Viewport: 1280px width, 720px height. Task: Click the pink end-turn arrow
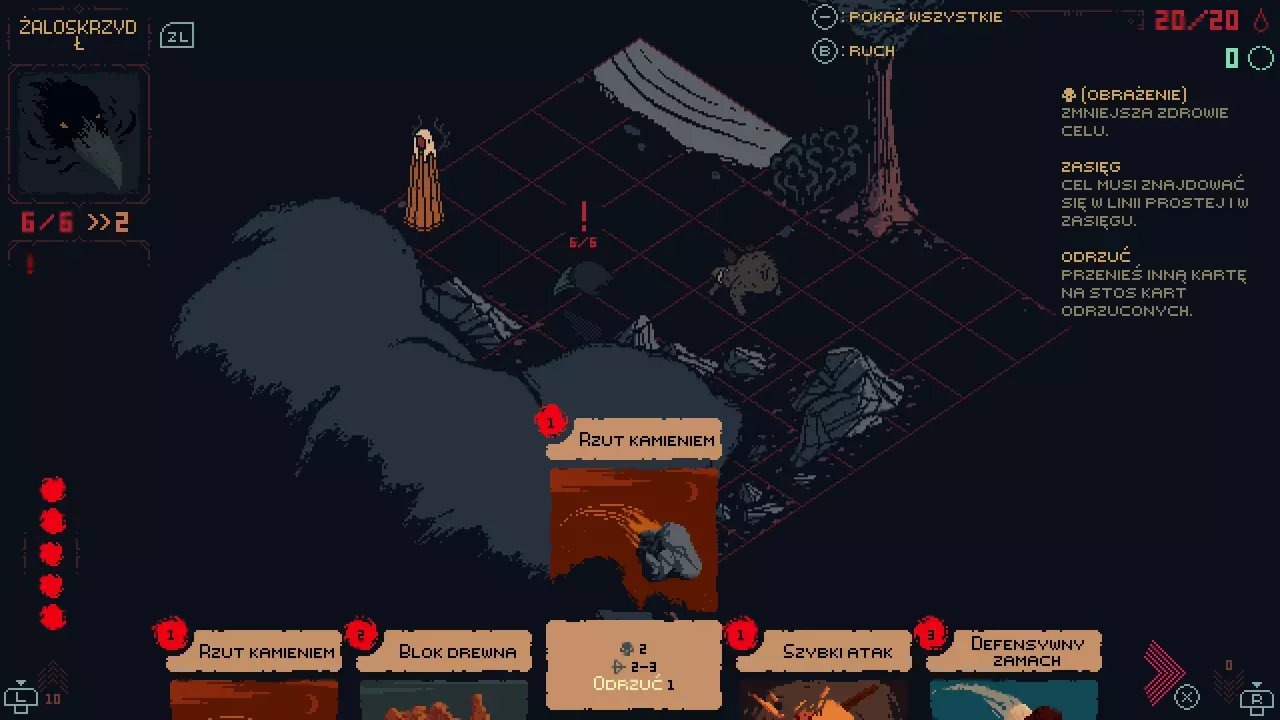coord(1163,670)
